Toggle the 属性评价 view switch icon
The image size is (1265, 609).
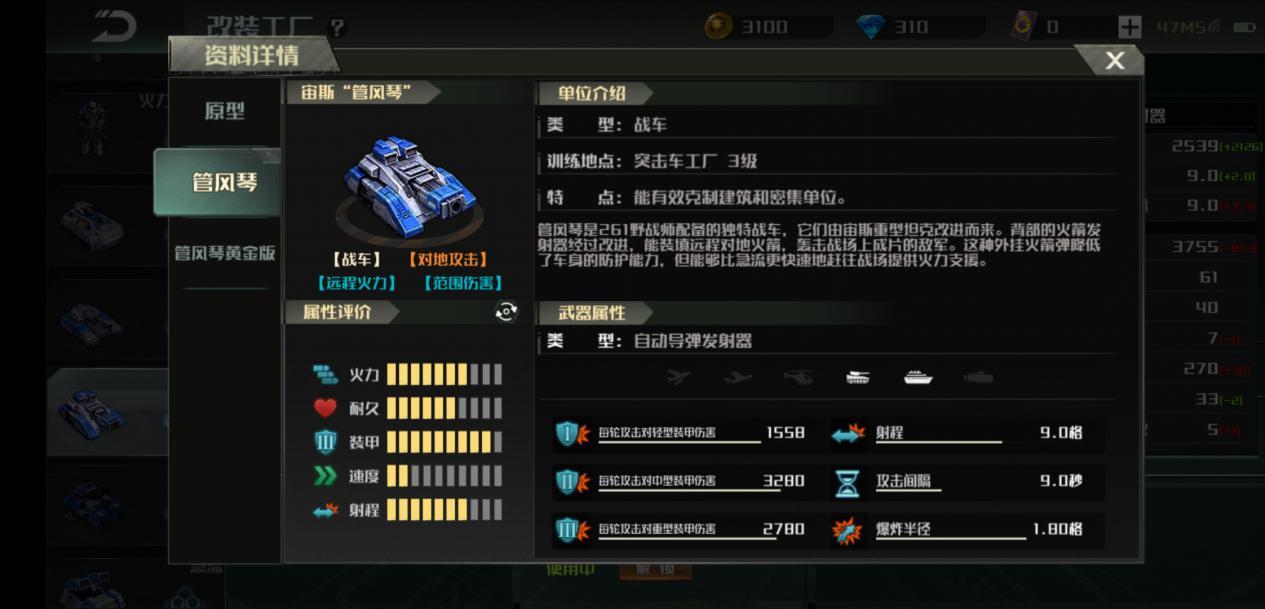[507, 312]
